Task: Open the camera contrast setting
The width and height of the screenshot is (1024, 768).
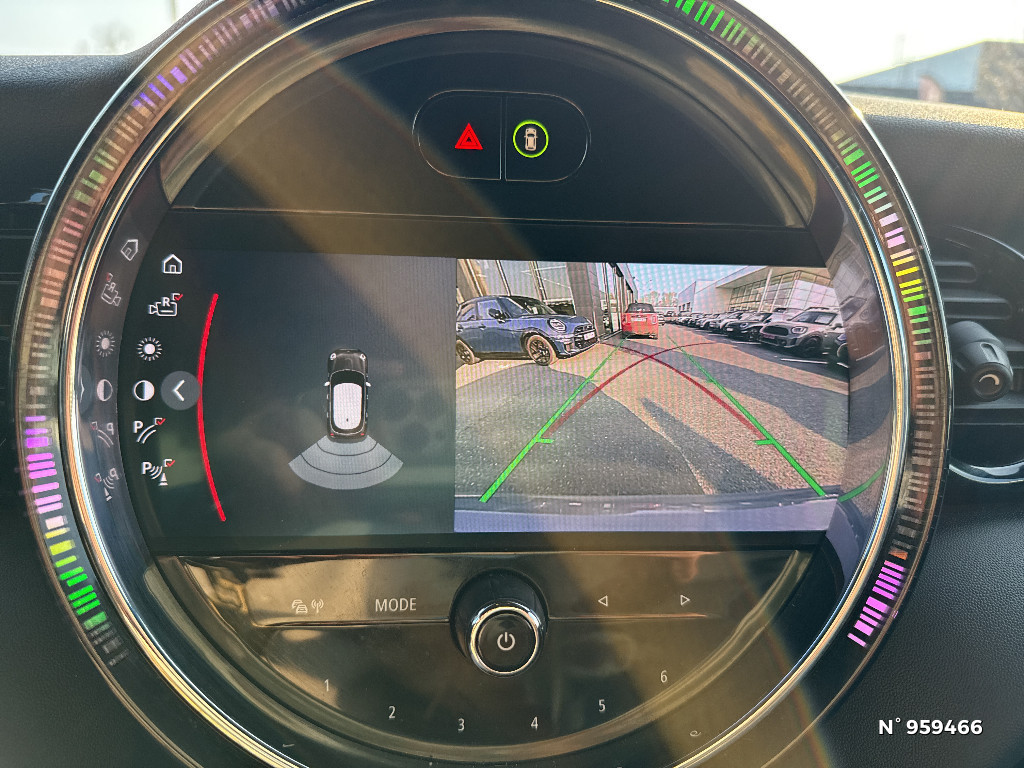Action: 144,391
